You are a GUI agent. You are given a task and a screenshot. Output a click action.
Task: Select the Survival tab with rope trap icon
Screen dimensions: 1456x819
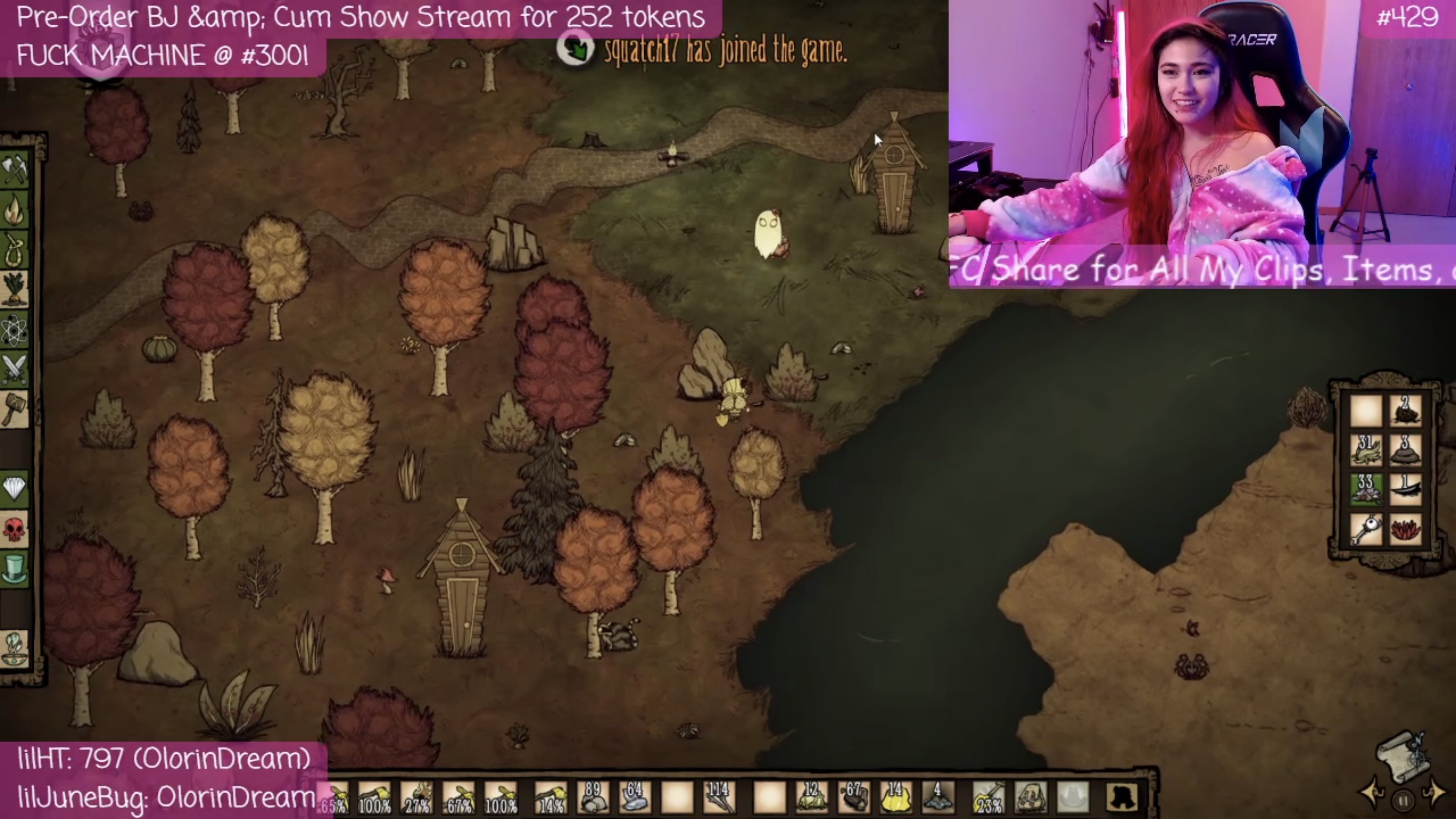click(15, 250)
